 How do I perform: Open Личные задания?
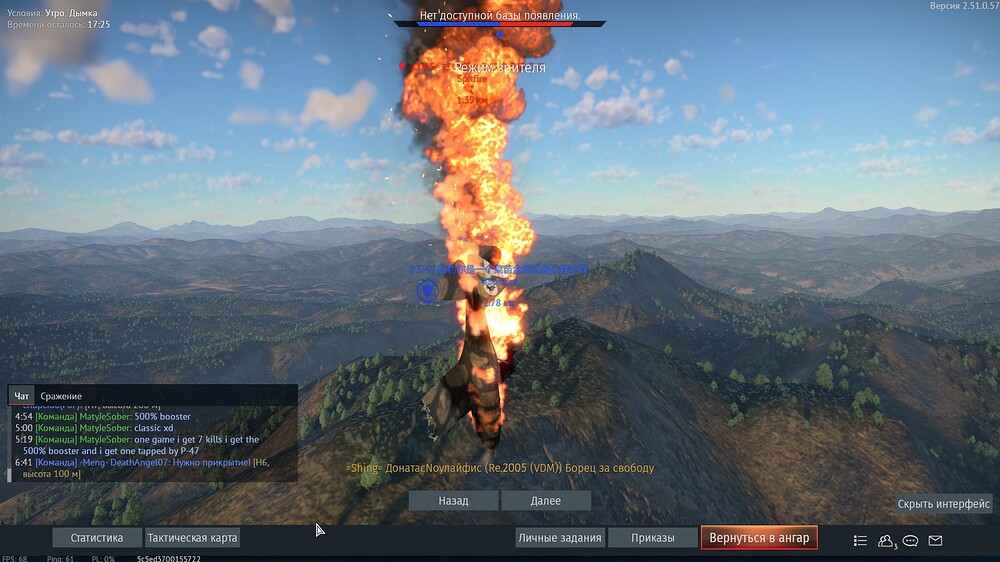point(560,538)
